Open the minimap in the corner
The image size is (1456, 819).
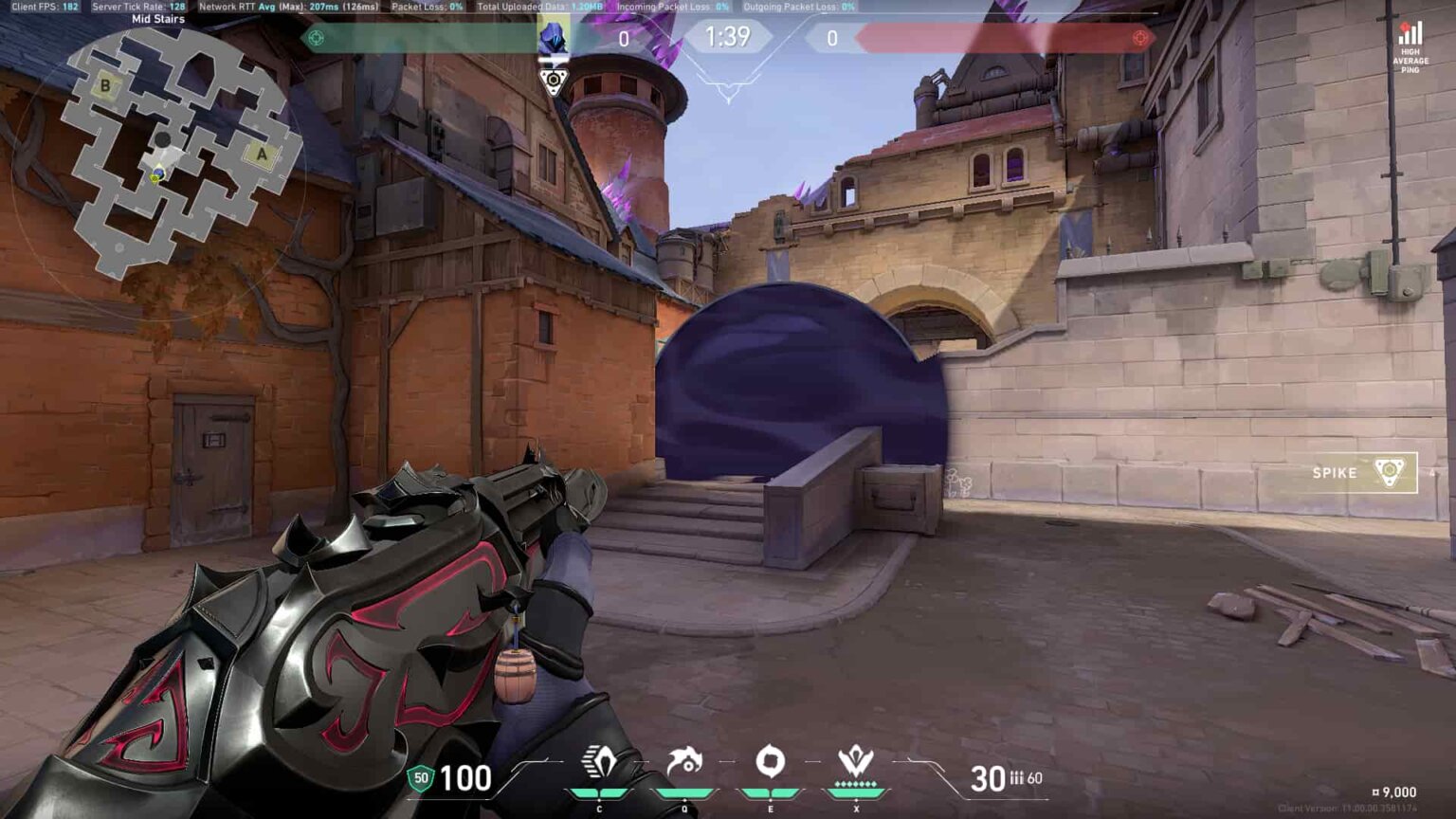point(175,152)
